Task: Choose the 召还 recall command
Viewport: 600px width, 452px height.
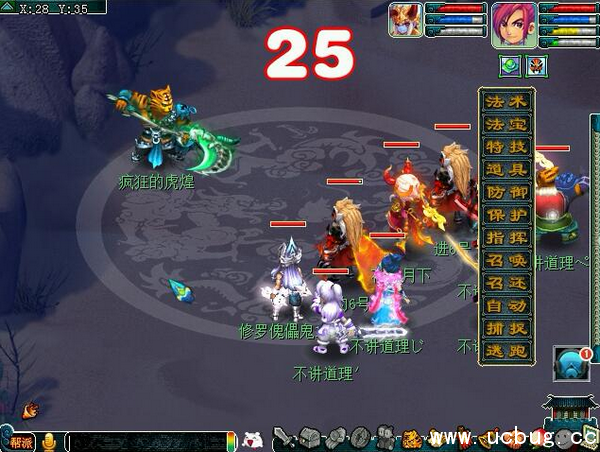Action: (x=507, y=284)
